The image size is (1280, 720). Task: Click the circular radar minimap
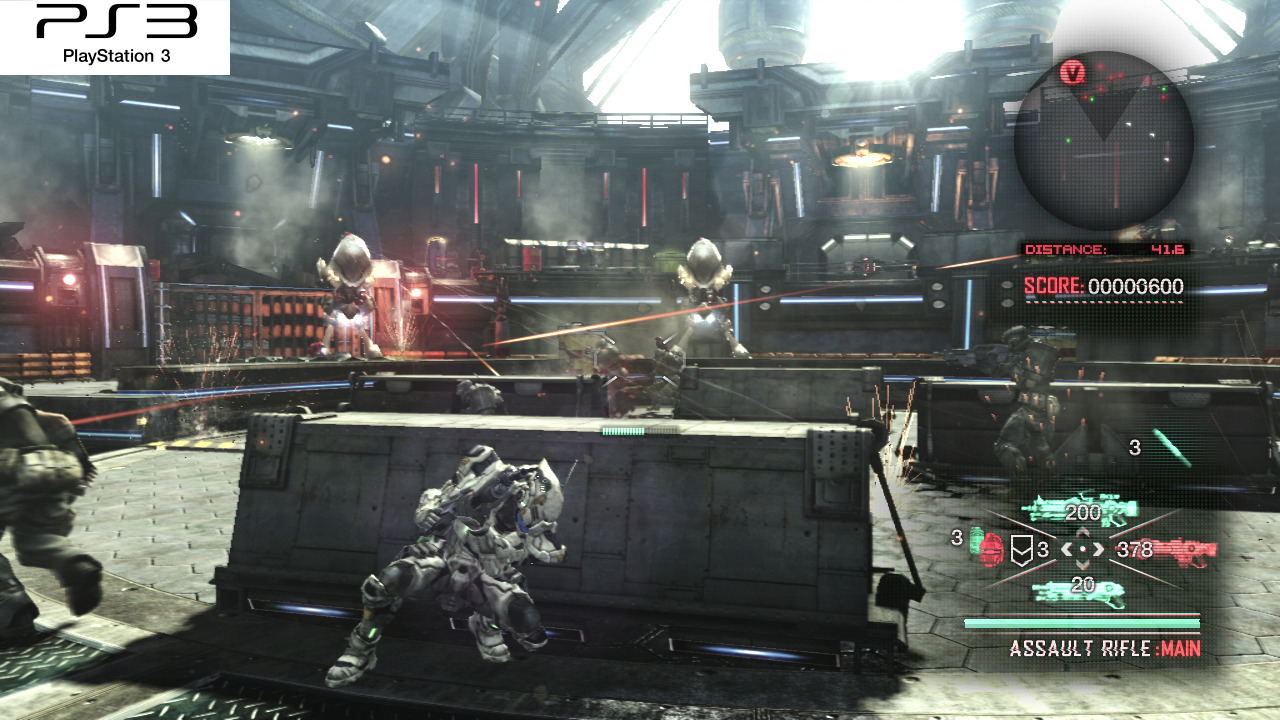point(1103,140)
